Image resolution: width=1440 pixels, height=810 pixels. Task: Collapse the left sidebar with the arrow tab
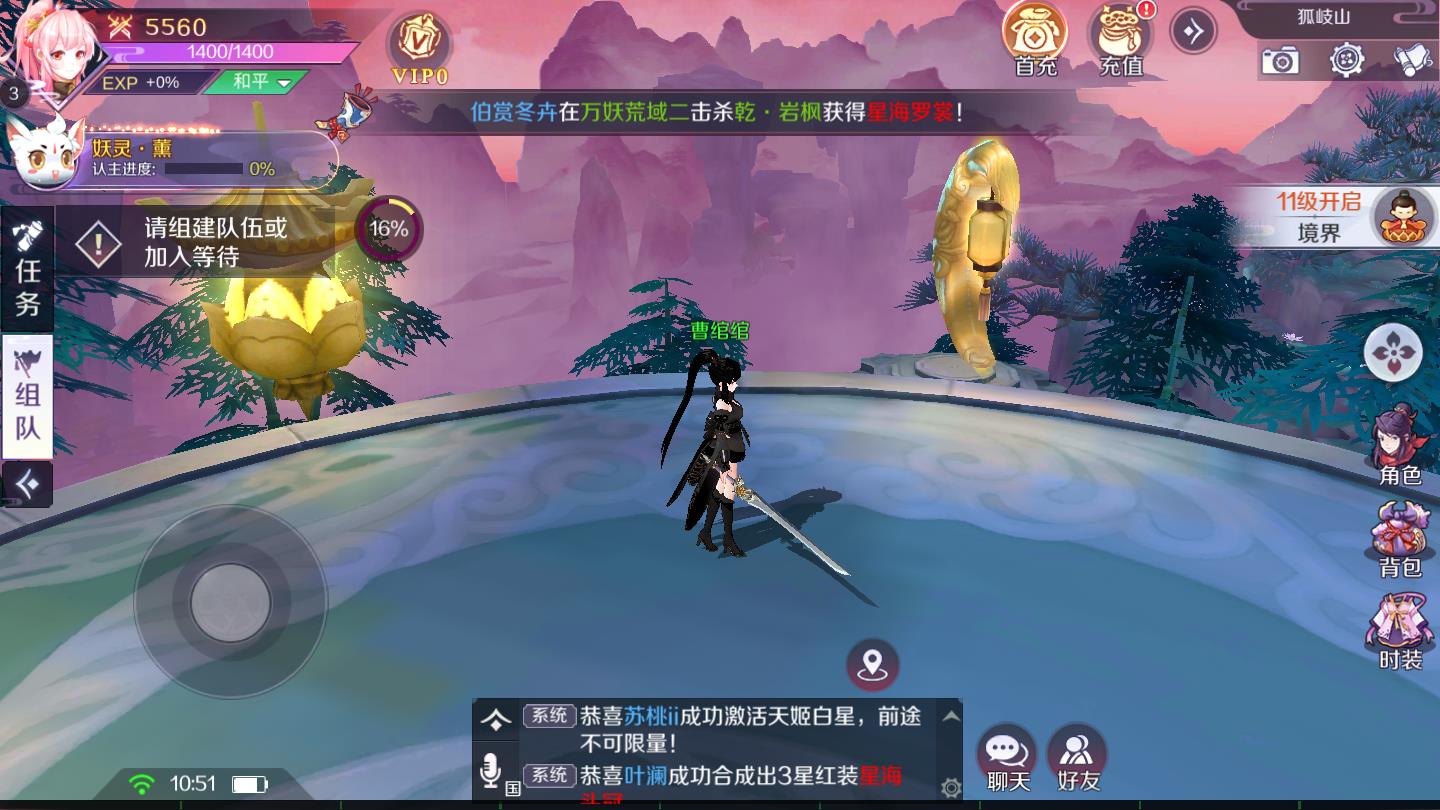[27, 485]
